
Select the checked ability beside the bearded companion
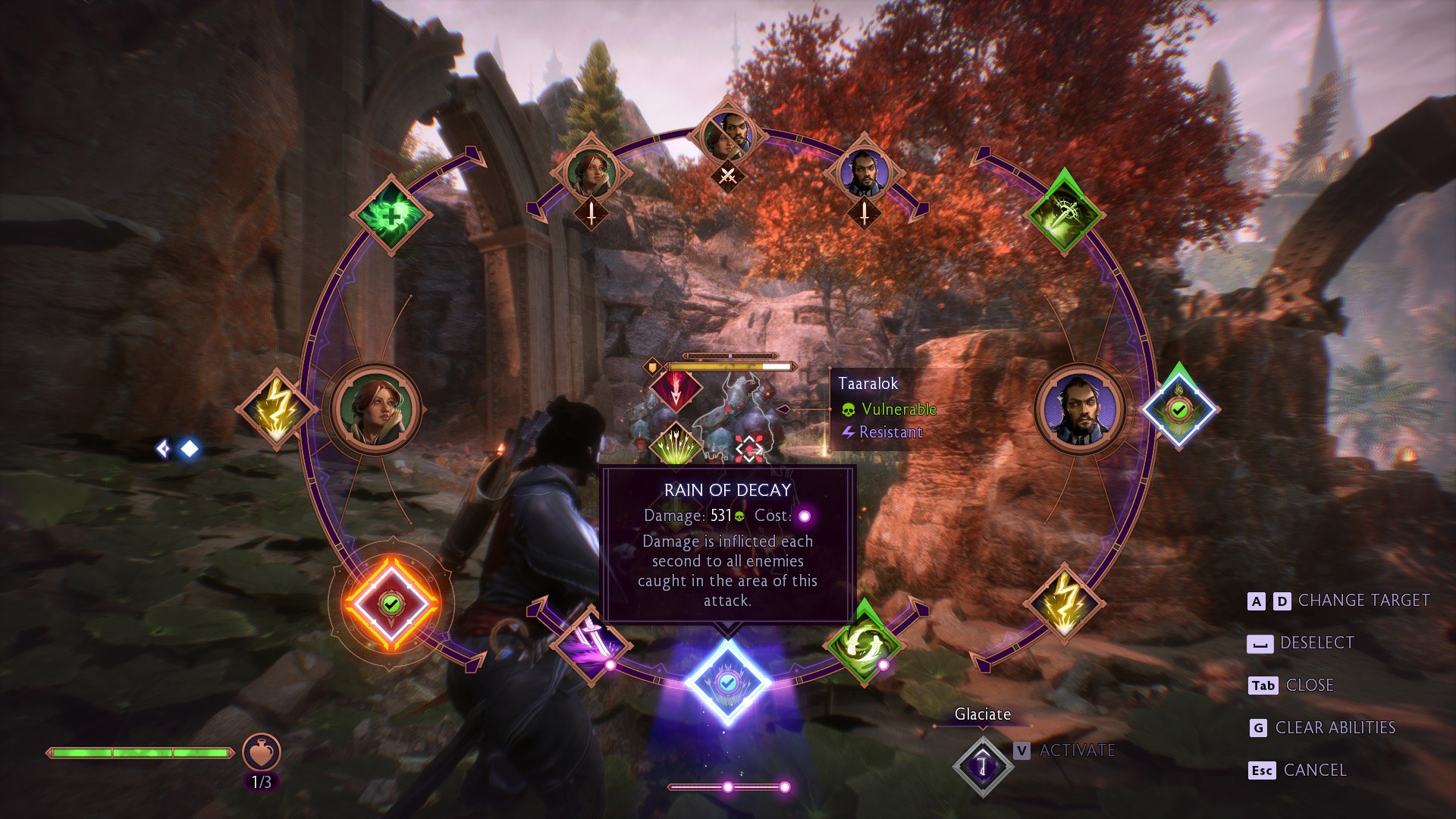[1178, 409]
